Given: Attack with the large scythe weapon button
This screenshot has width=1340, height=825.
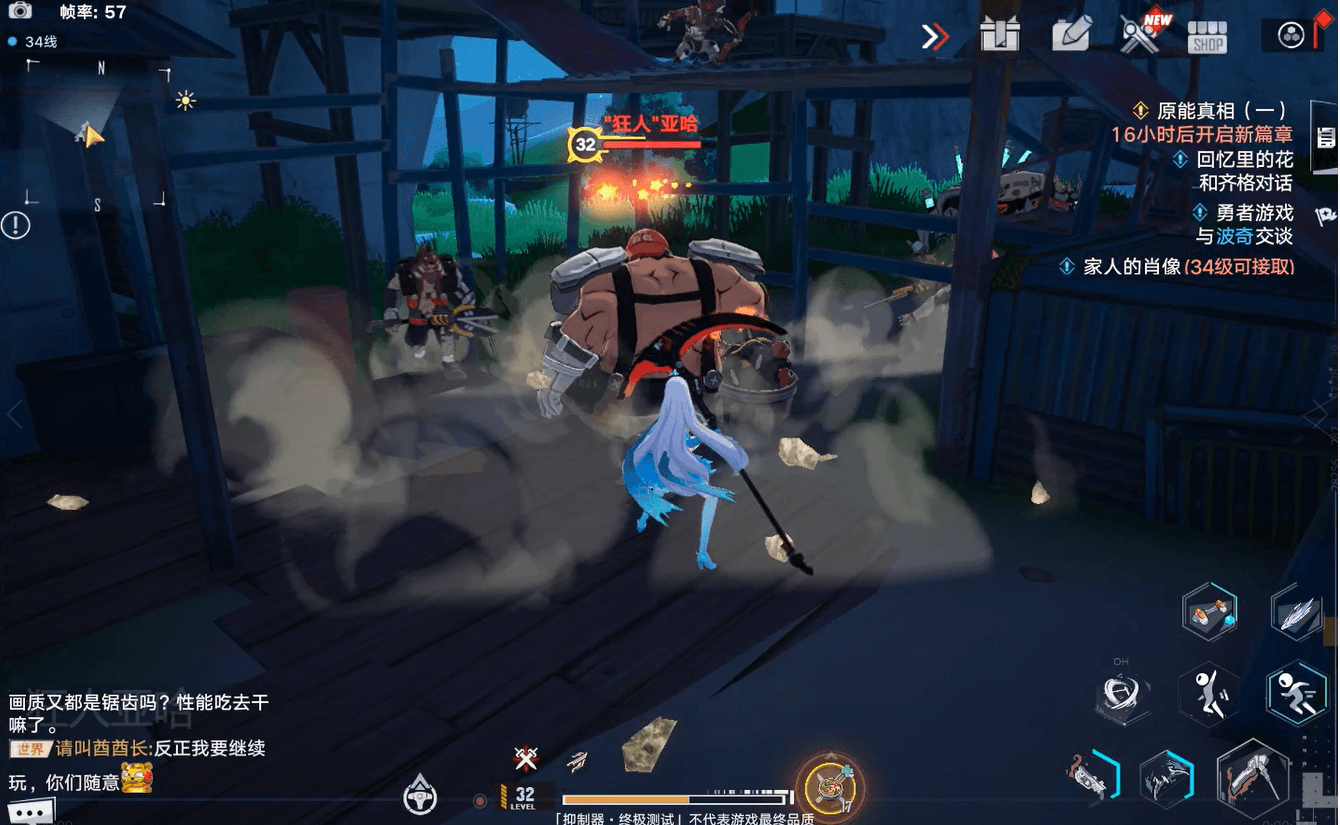Looking at the screenshot, I should point(1252,779).
